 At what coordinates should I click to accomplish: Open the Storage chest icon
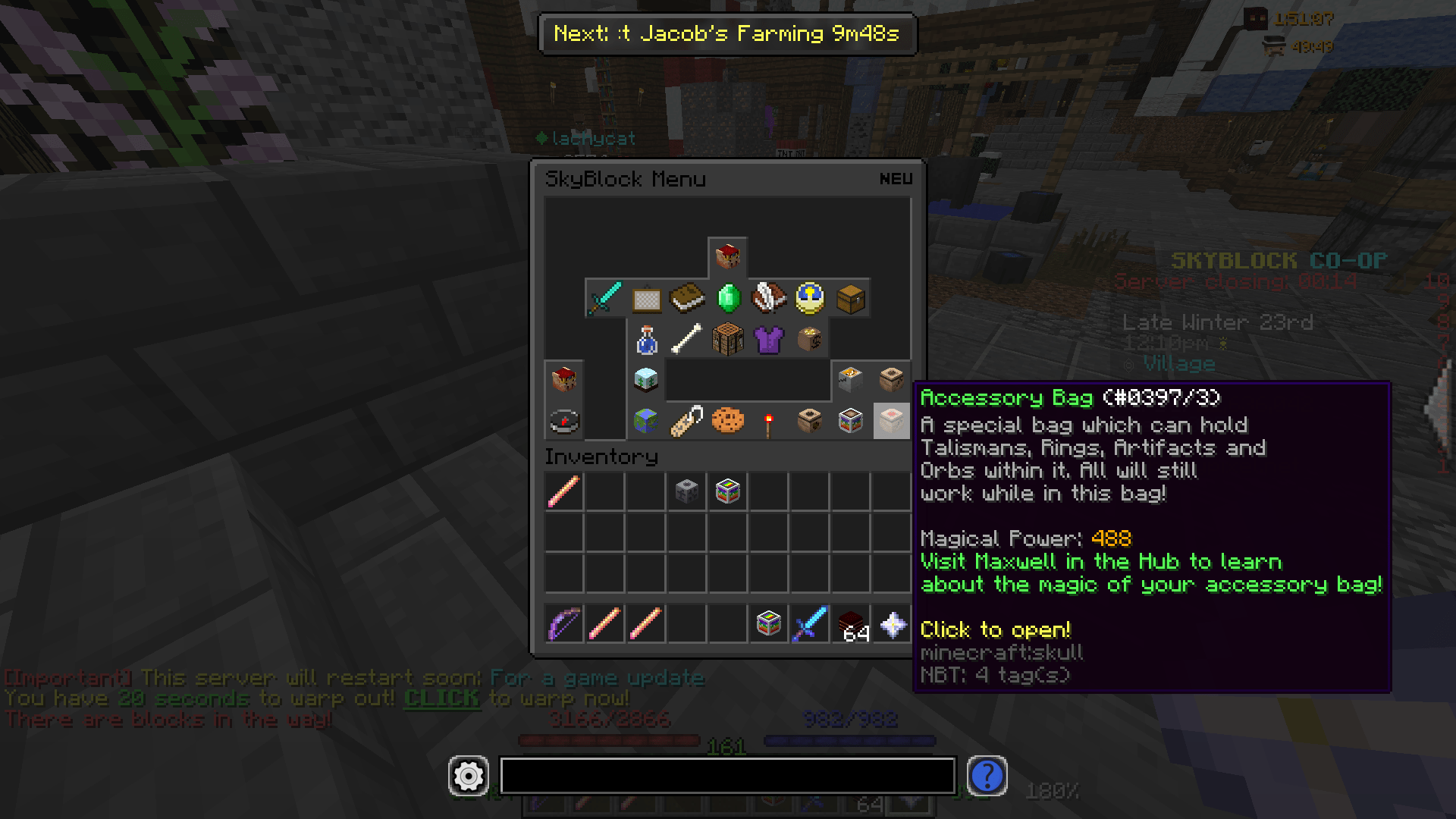pos(850,298)
